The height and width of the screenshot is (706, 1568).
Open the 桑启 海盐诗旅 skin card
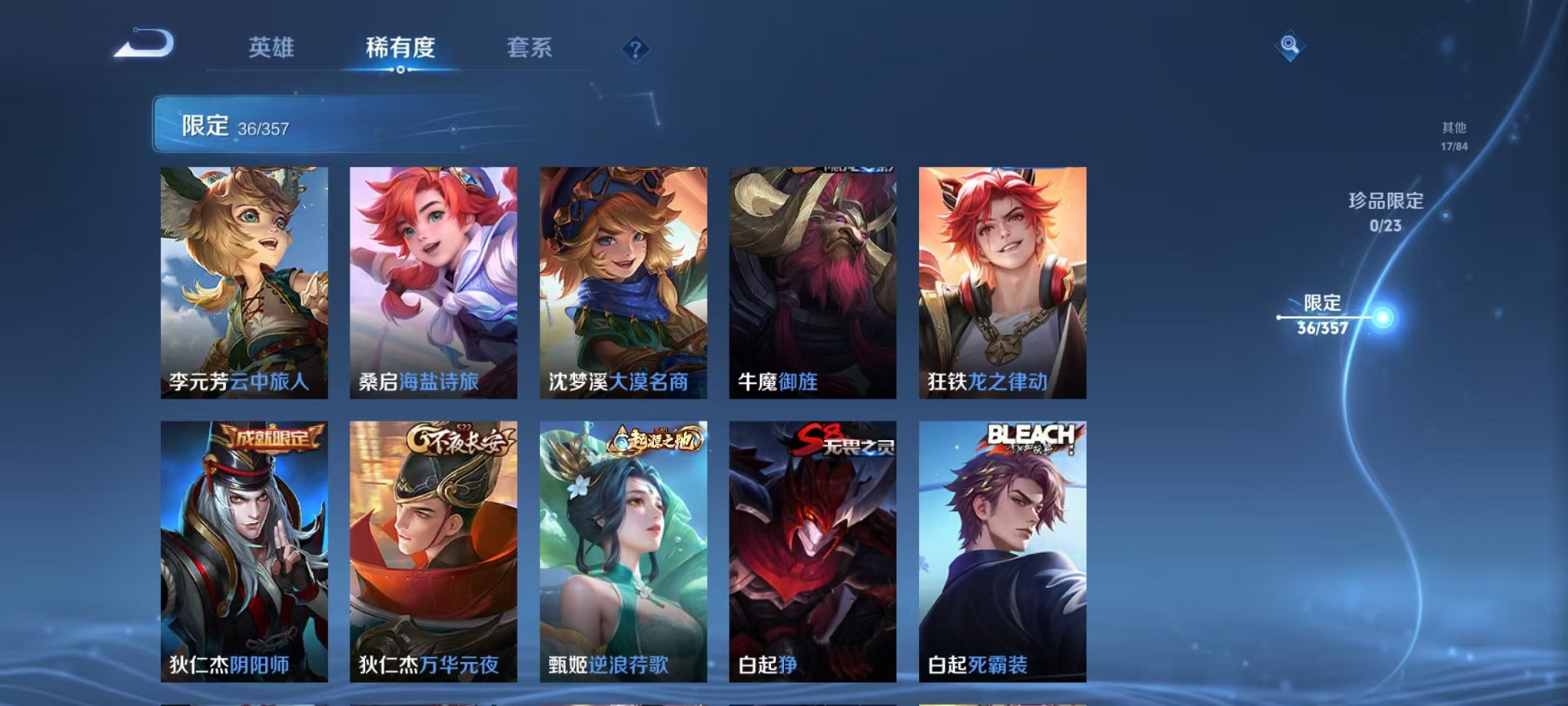click(432, 285)
